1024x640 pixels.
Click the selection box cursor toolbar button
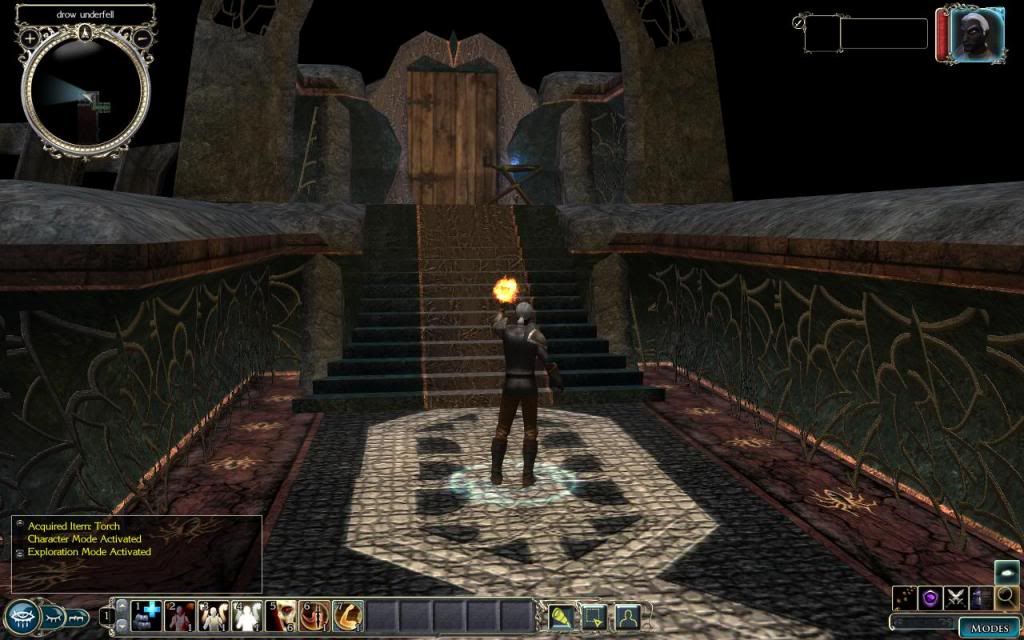pyautogui.click(x=594, y=616)
